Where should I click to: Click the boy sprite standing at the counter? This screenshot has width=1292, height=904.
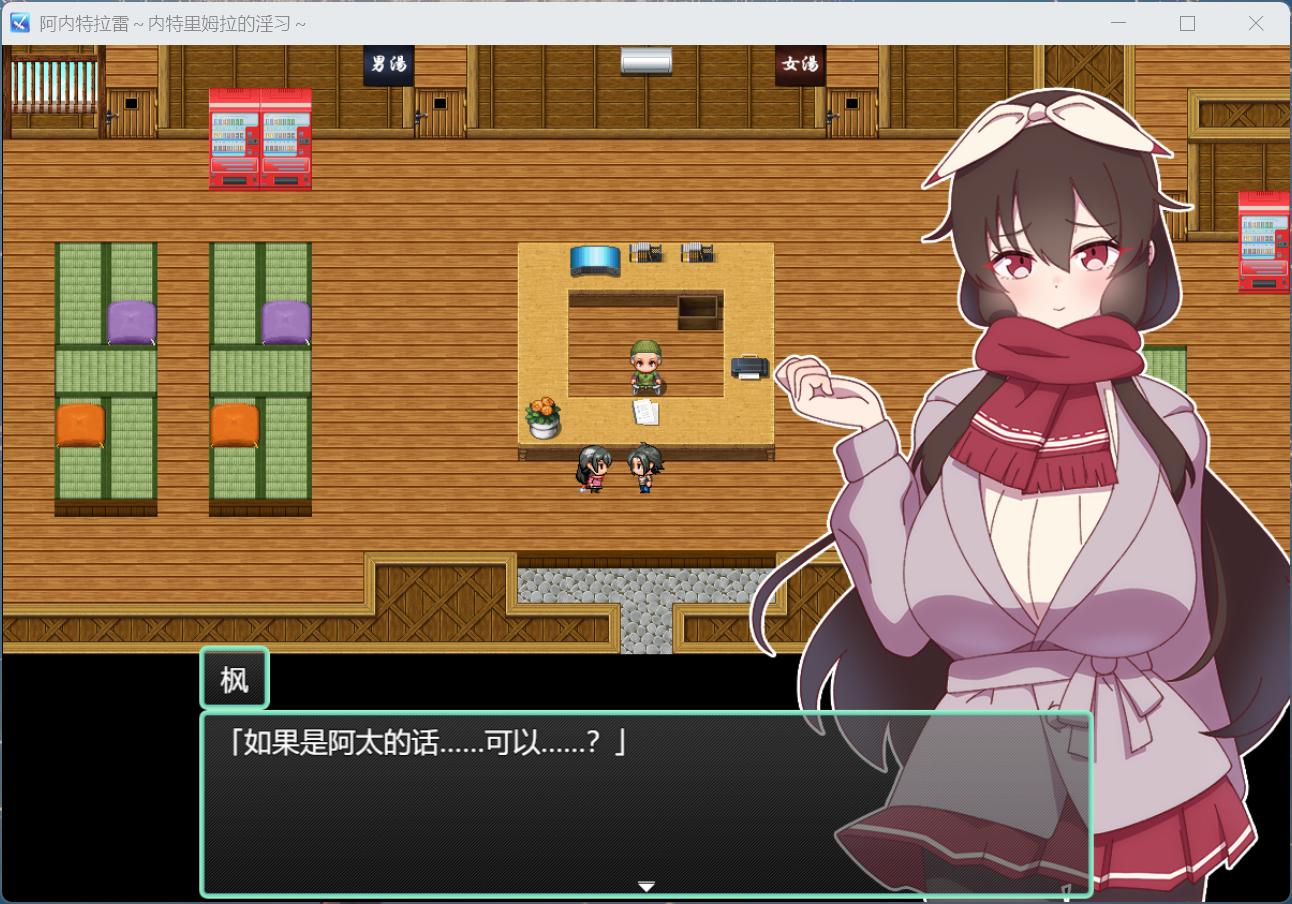(646, 470)
